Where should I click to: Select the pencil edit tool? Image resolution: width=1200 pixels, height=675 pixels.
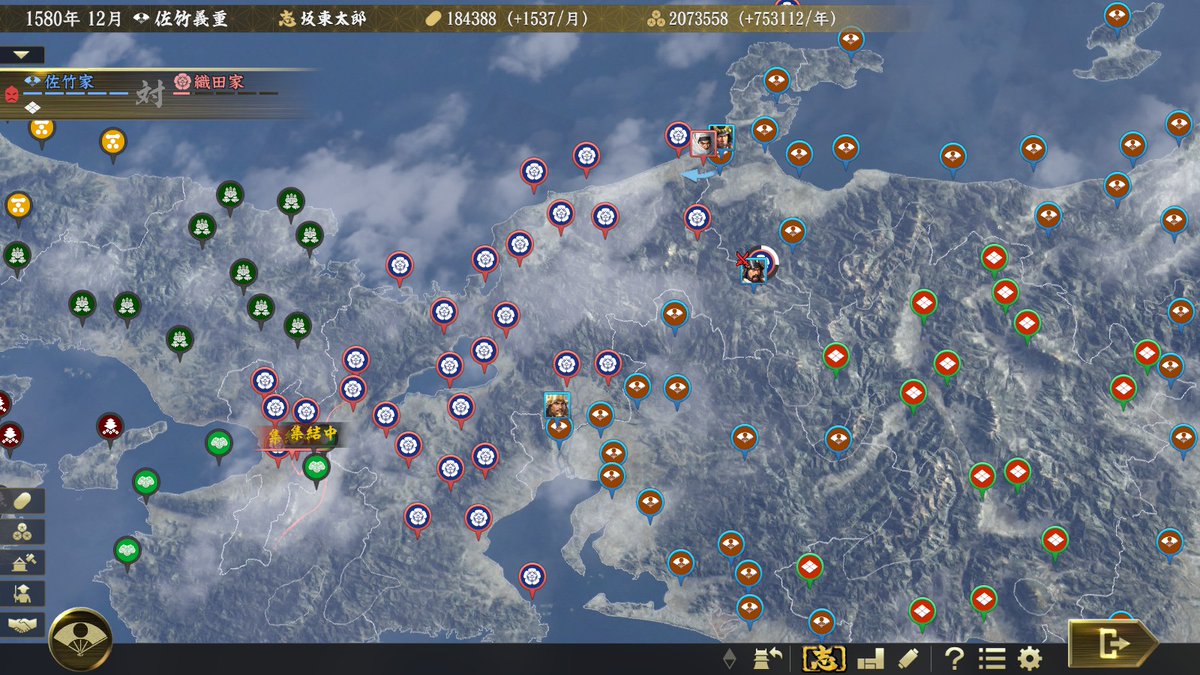[908, 658]
